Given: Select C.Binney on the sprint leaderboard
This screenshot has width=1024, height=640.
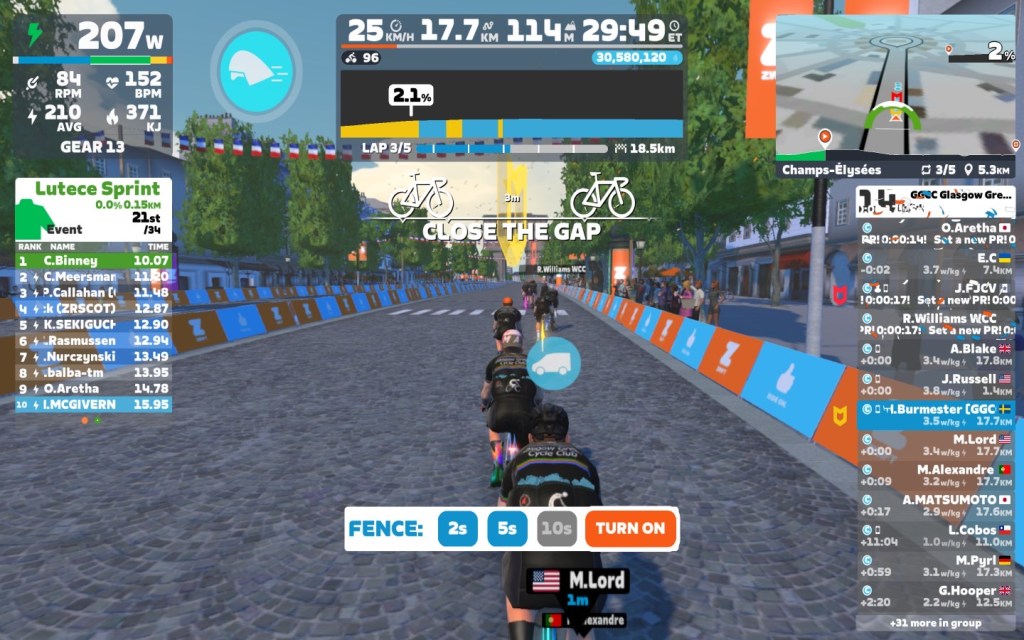Looking at the screenshot, I should [93, 260].
